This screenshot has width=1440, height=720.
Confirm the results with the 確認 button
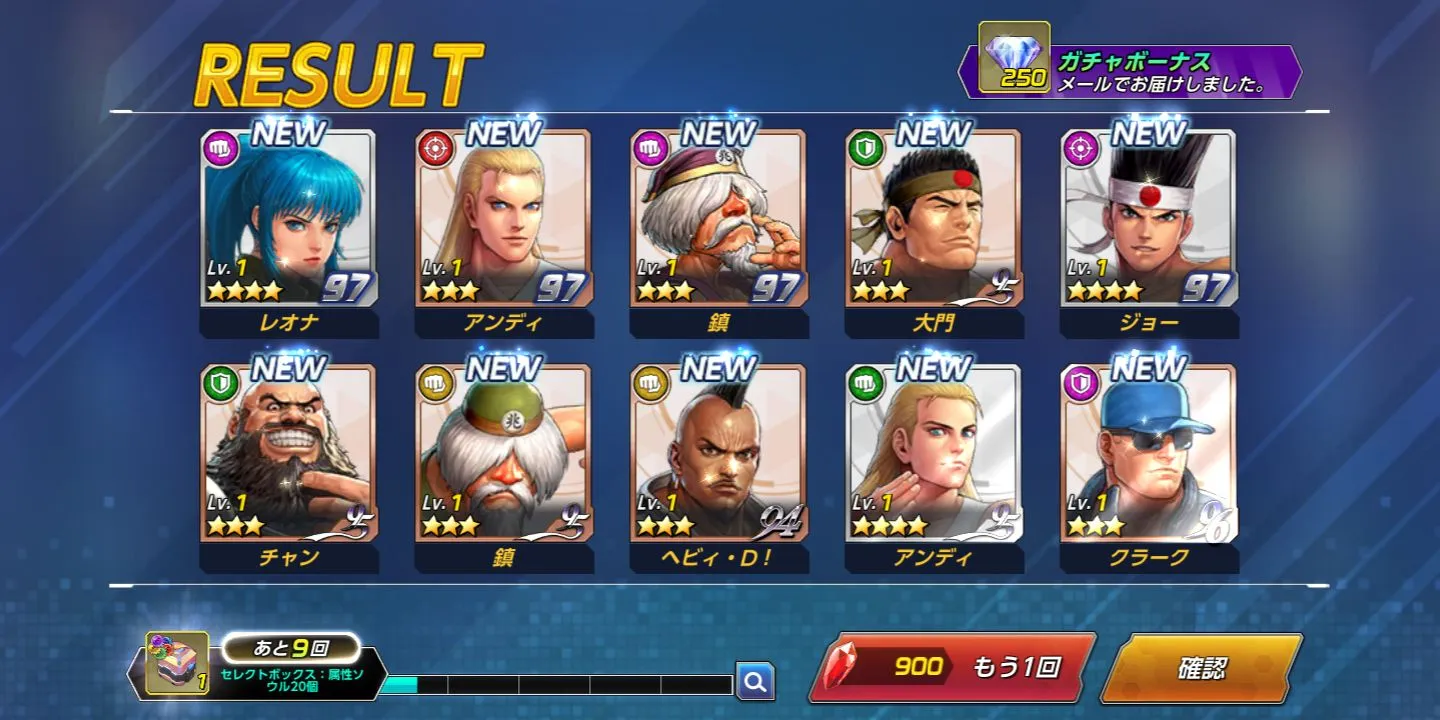pyautogui.click(x=1201, y=667)
